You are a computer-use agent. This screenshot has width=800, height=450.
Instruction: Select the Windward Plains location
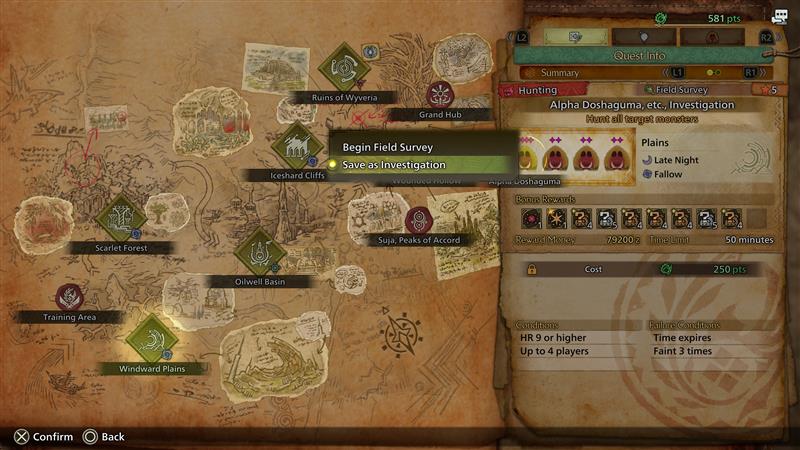[152, 340]
